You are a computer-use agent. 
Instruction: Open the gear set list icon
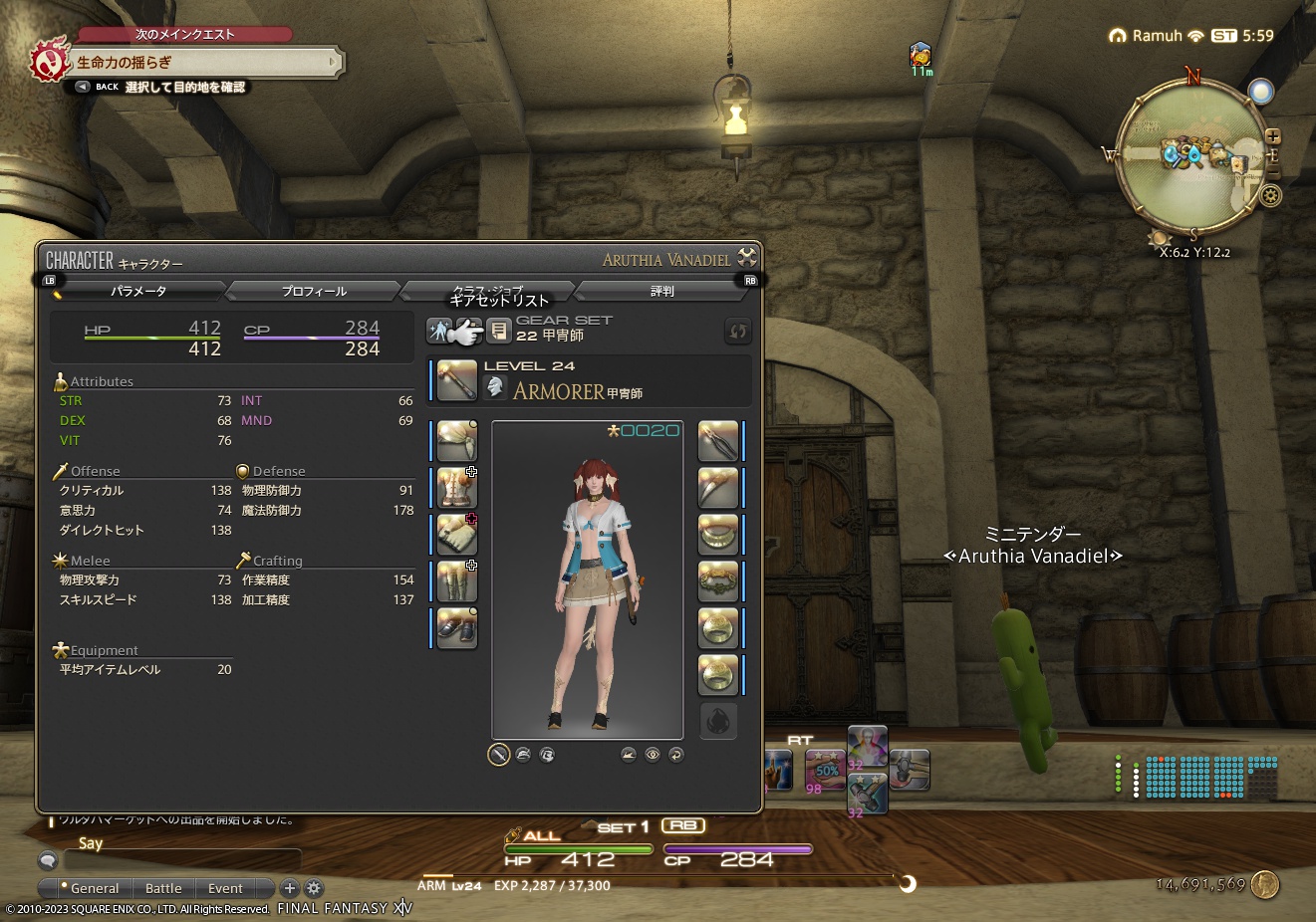point(499,331)
